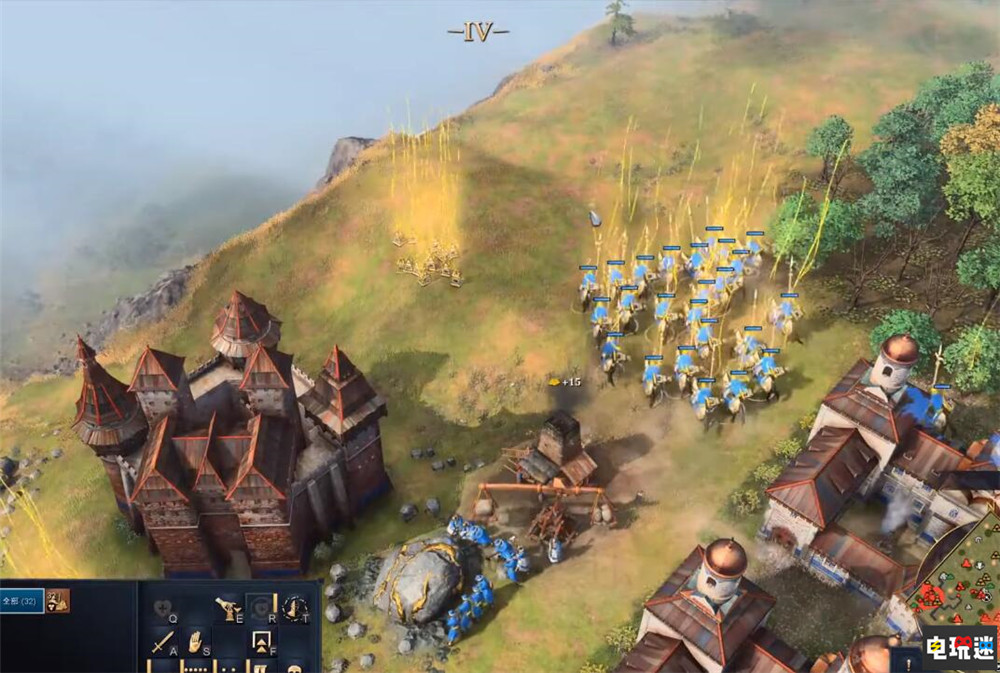Click the greyed-out heart command on Q
This screenshot has height=673, width=1000.
pos(163,606)
